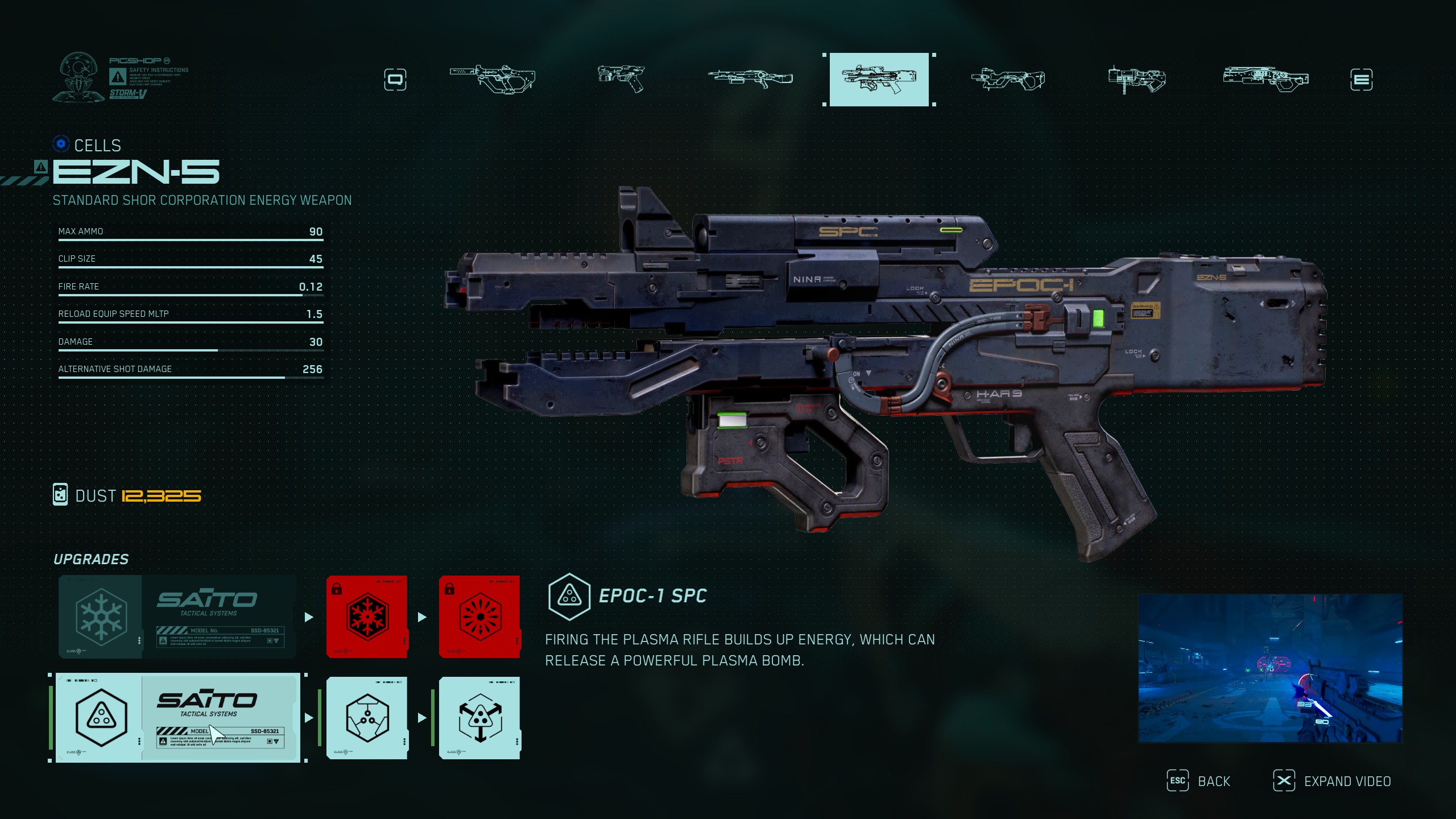This screenshot has height=819, width=1456.
Task: Go back using the Back label
Action: tap(1214, 781)
